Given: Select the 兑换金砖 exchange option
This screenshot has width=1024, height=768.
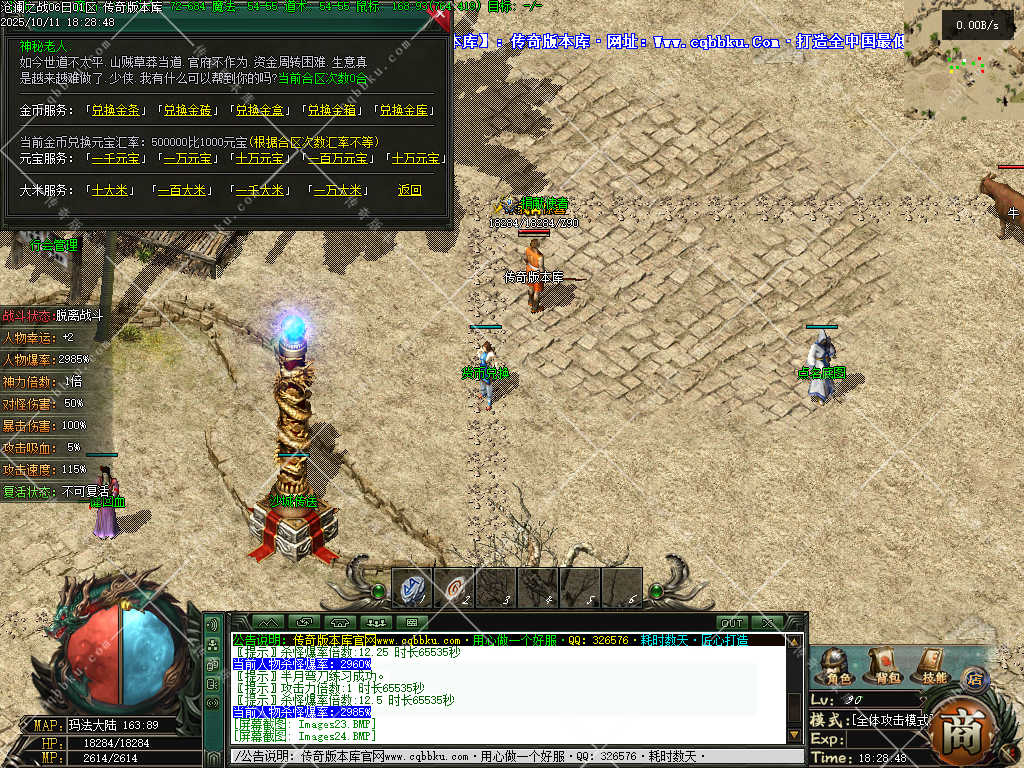Looking at the screenshot, I should [x=188, y=110].
